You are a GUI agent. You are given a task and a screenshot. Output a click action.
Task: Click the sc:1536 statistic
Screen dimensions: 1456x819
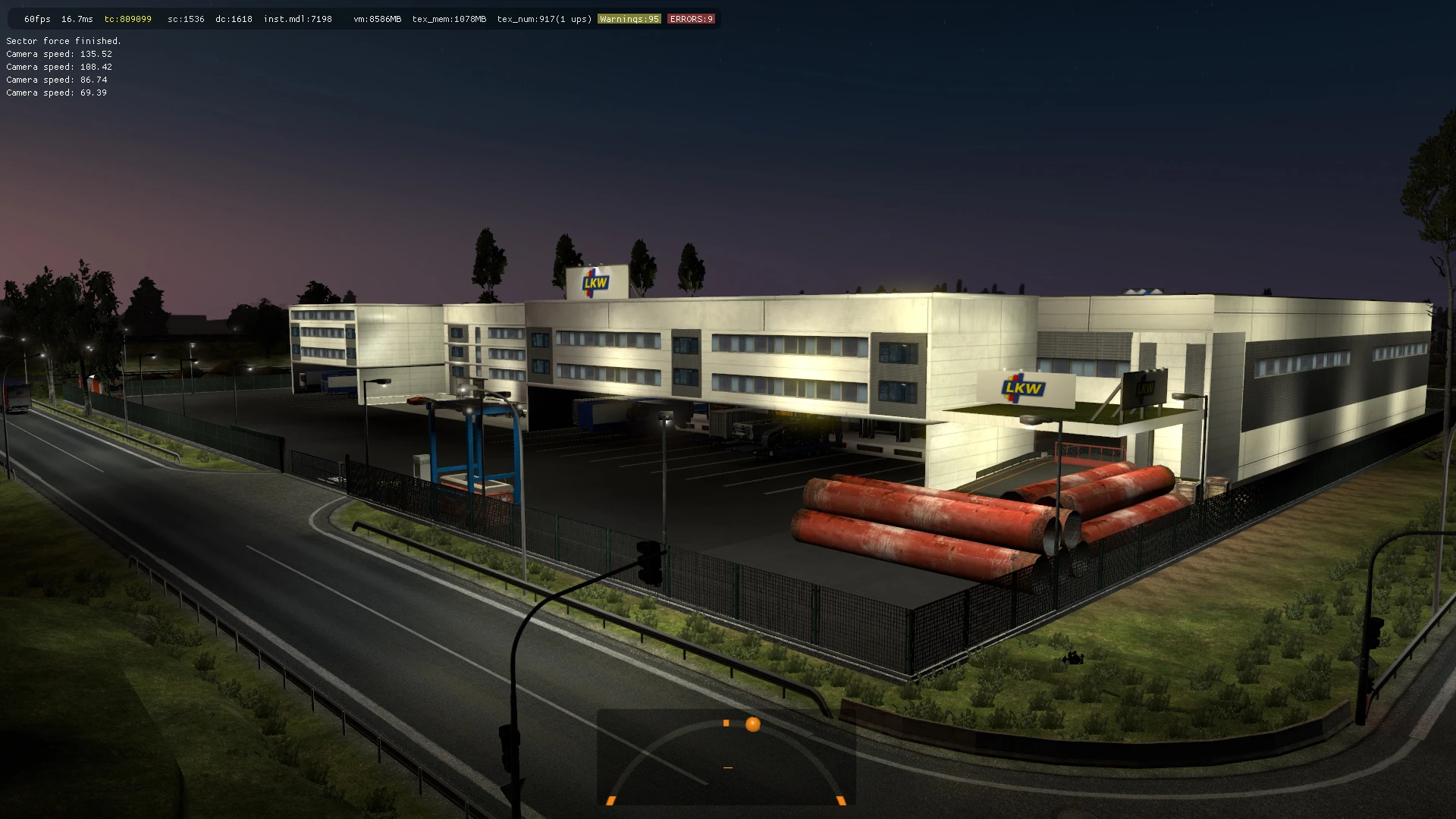[x=184, y=18]
